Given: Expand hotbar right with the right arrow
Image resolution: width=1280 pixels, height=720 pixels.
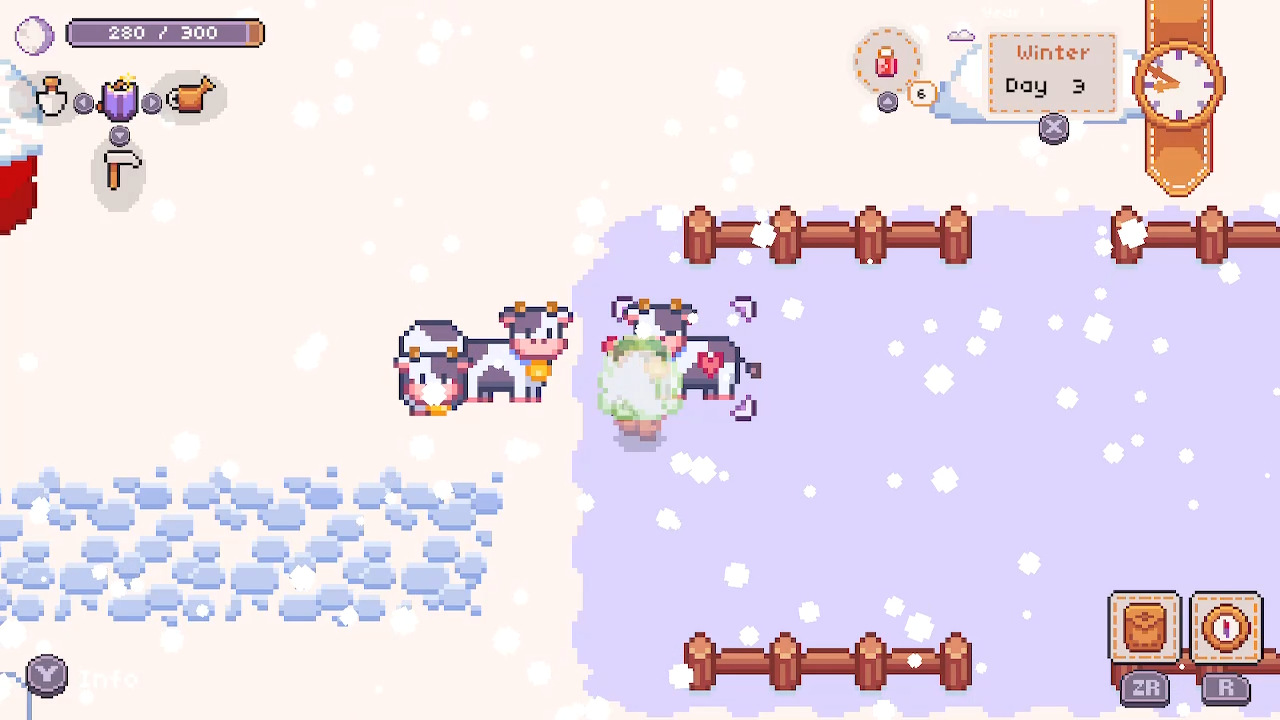Looking at the screenshot, I should (x=152, y=102).
